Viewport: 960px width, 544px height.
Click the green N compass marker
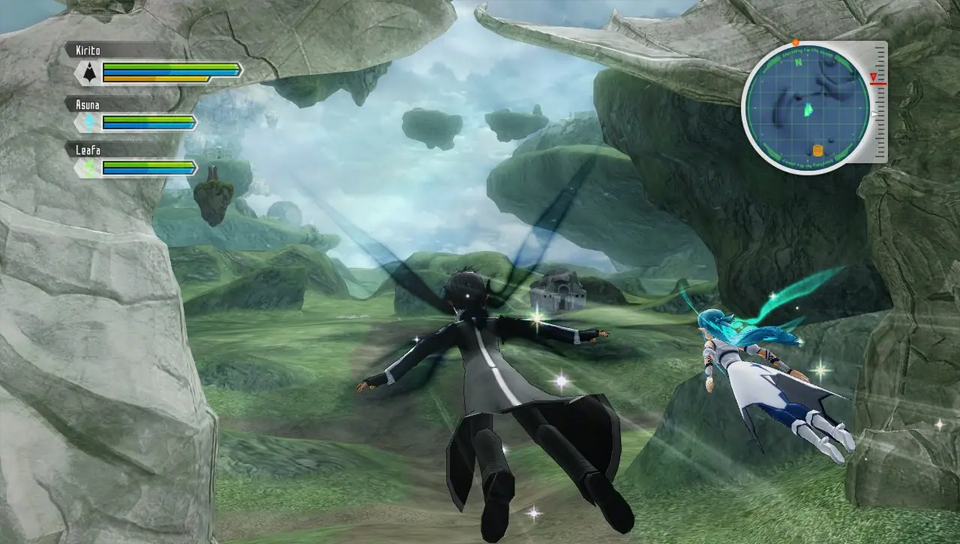(796, 59)
